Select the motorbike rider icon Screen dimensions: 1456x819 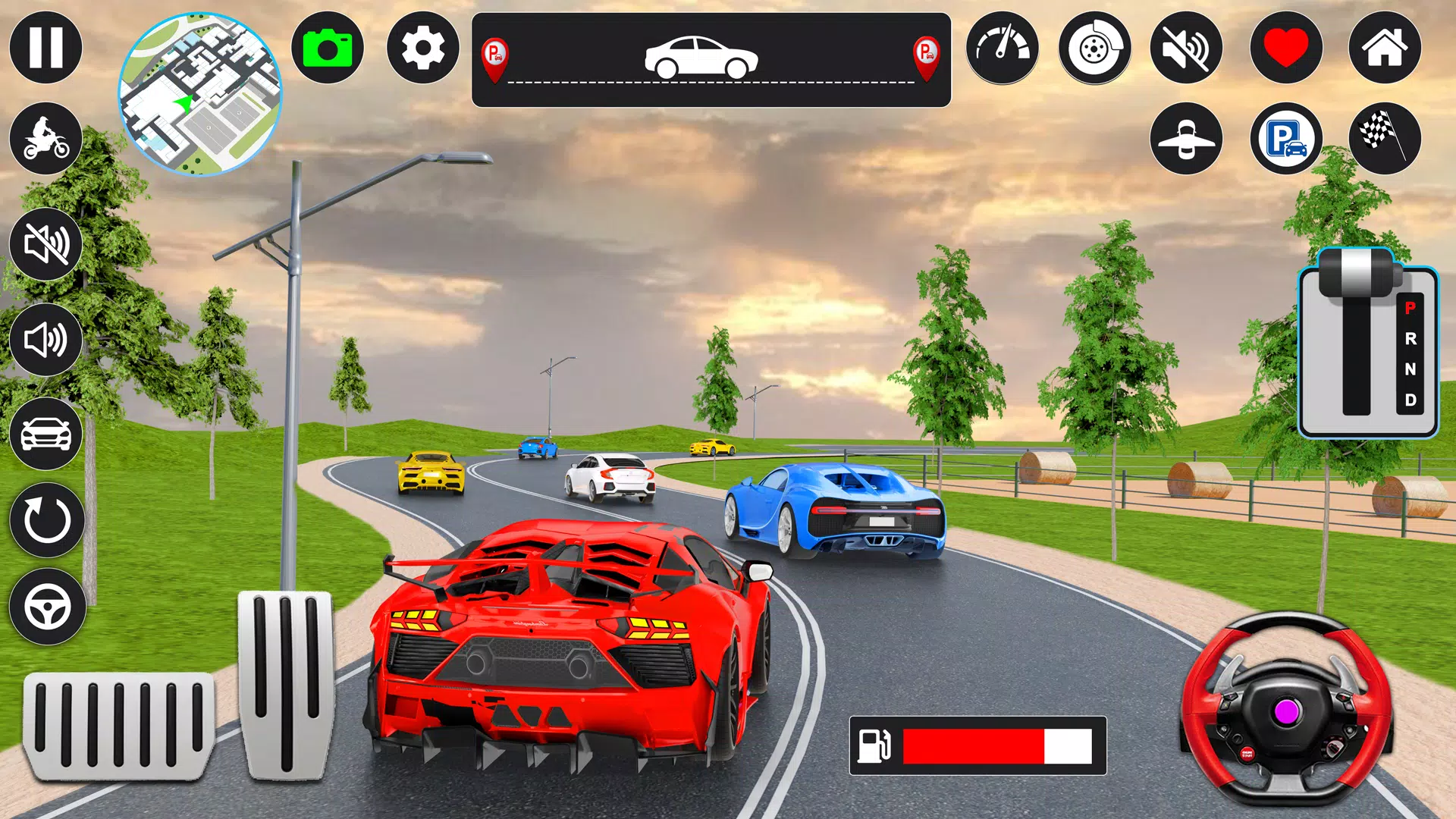(x=45, y=139)
